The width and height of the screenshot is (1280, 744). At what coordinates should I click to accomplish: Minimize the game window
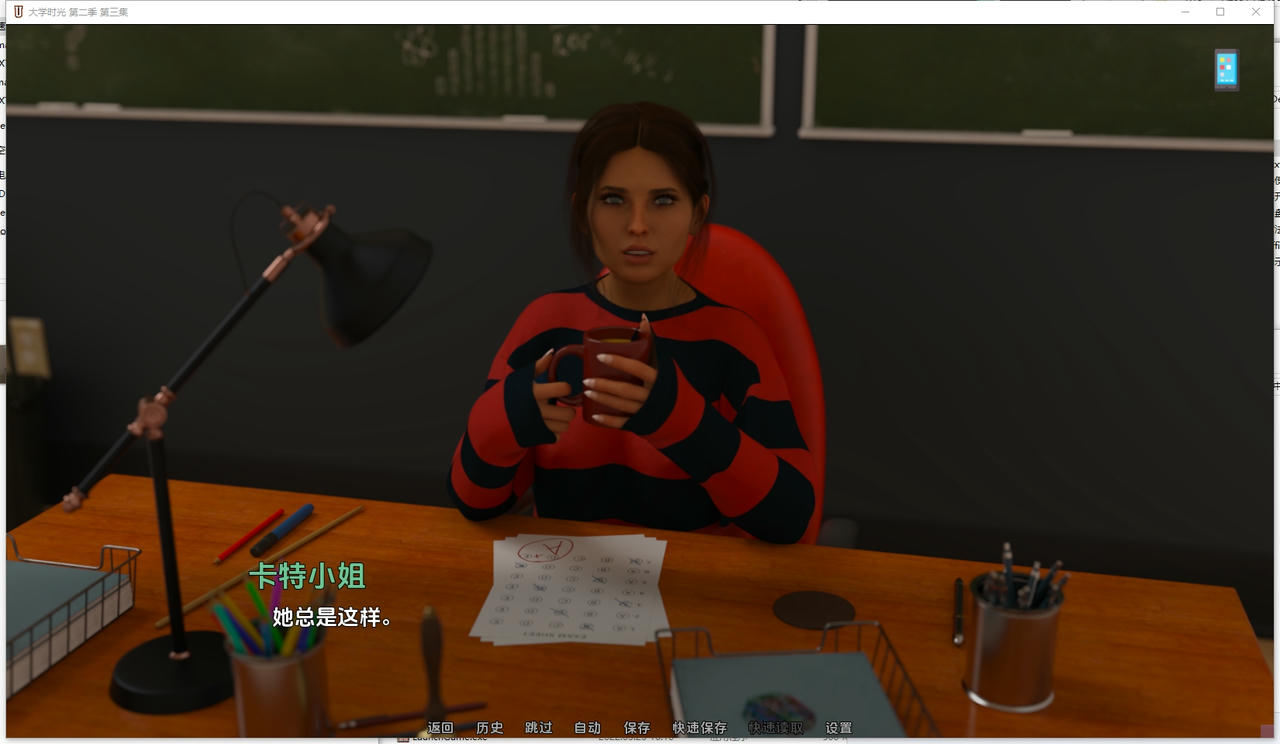click(1185, 11)
